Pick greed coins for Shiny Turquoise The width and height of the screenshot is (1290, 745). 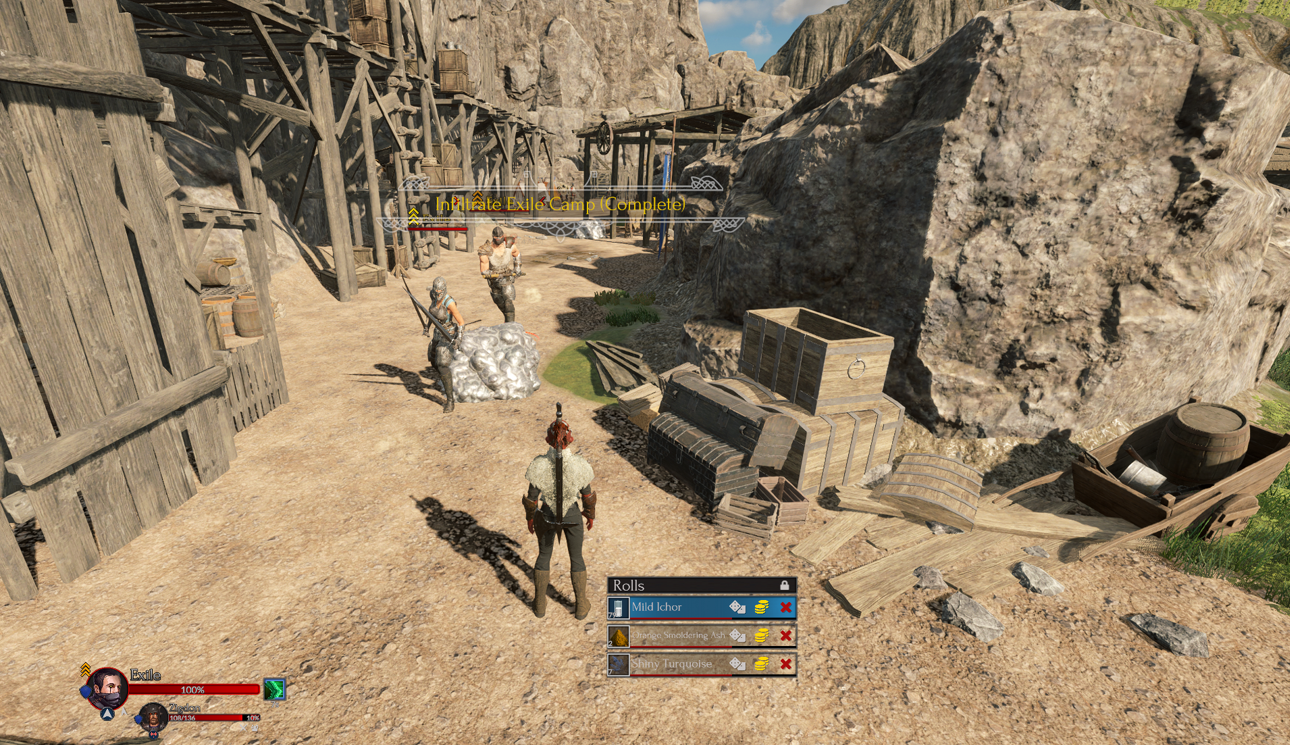762,663
